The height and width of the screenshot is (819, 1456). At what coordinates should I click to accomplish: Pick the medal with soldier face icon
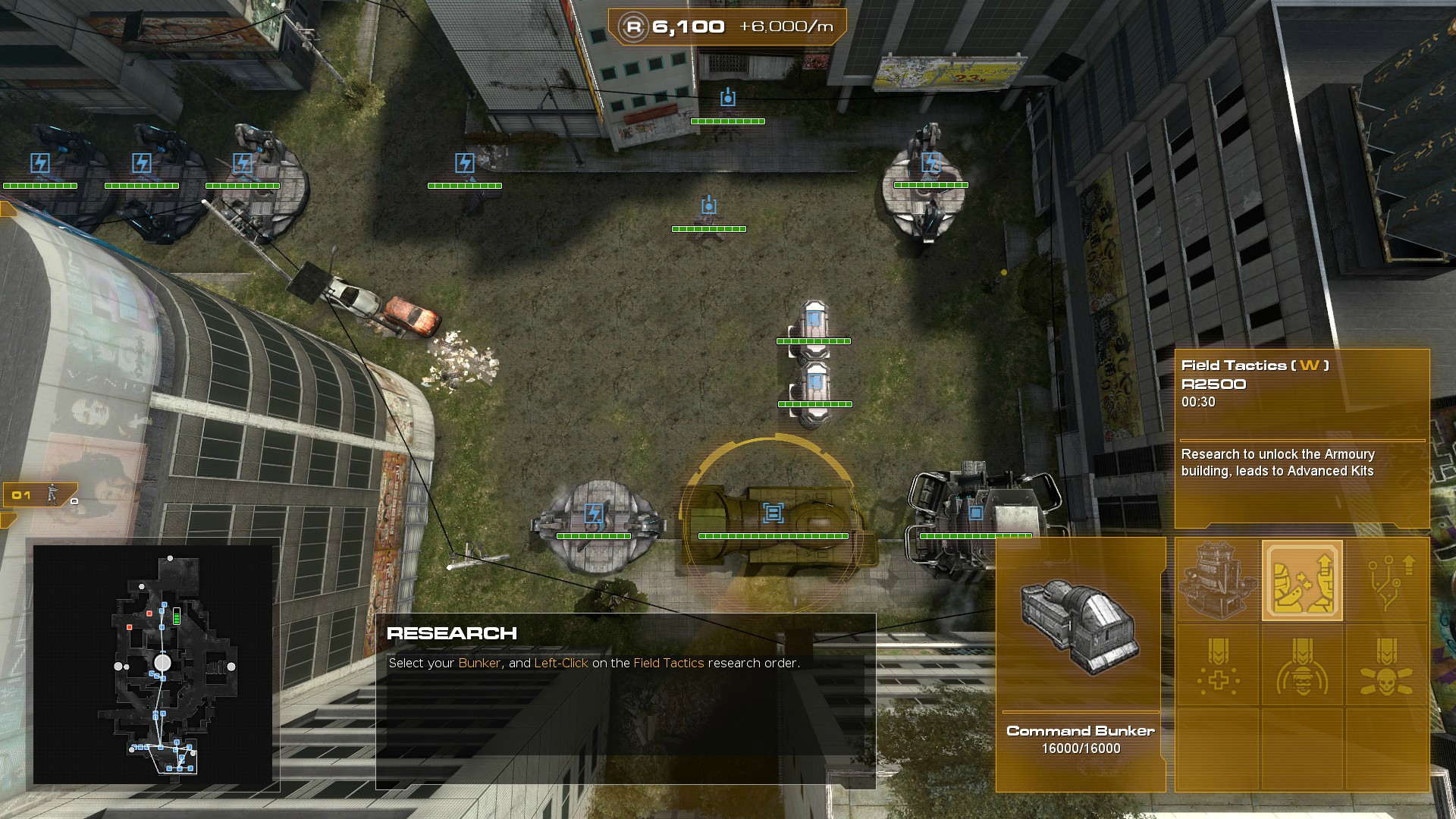point(1302,667)
